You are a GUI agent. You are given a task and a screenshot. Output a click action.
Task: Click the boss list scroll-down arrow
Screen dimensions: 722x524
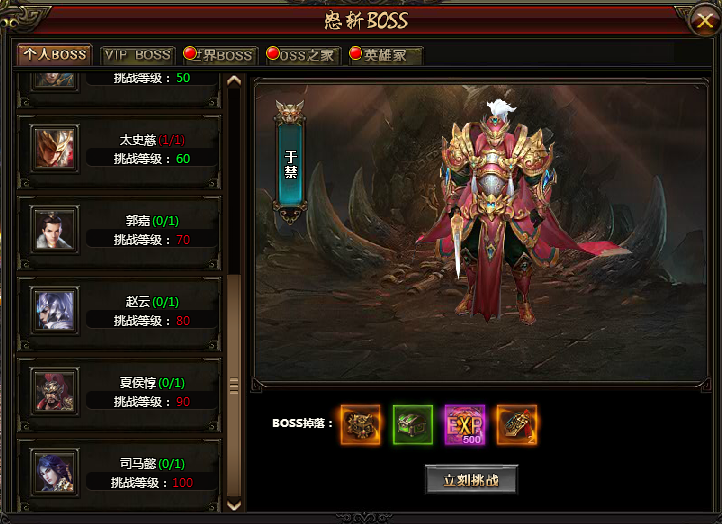point(235,506)
